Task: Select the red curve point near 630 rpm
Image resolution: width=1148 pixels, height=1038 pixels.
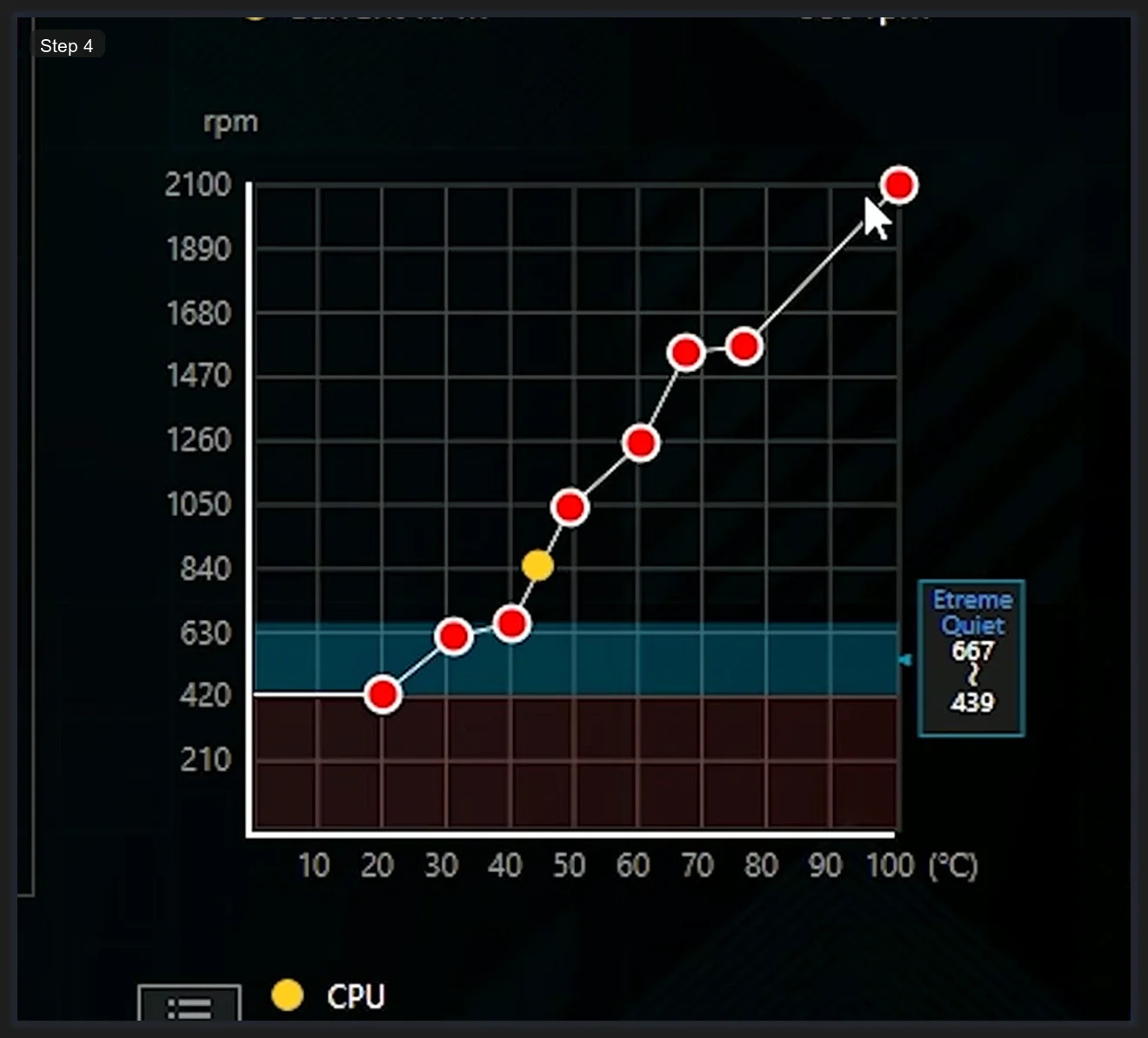Action: (455, 635)
